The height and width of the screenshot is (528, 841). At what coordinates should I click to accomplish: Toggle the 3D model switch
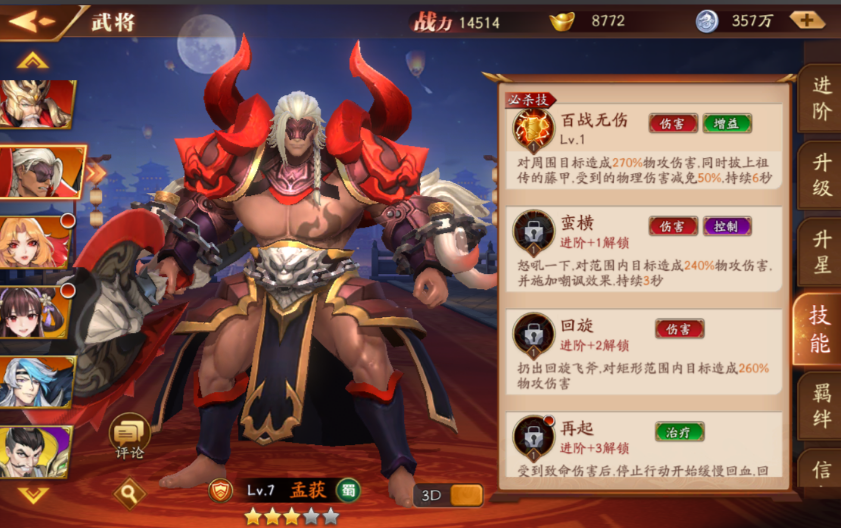[449, 495]
